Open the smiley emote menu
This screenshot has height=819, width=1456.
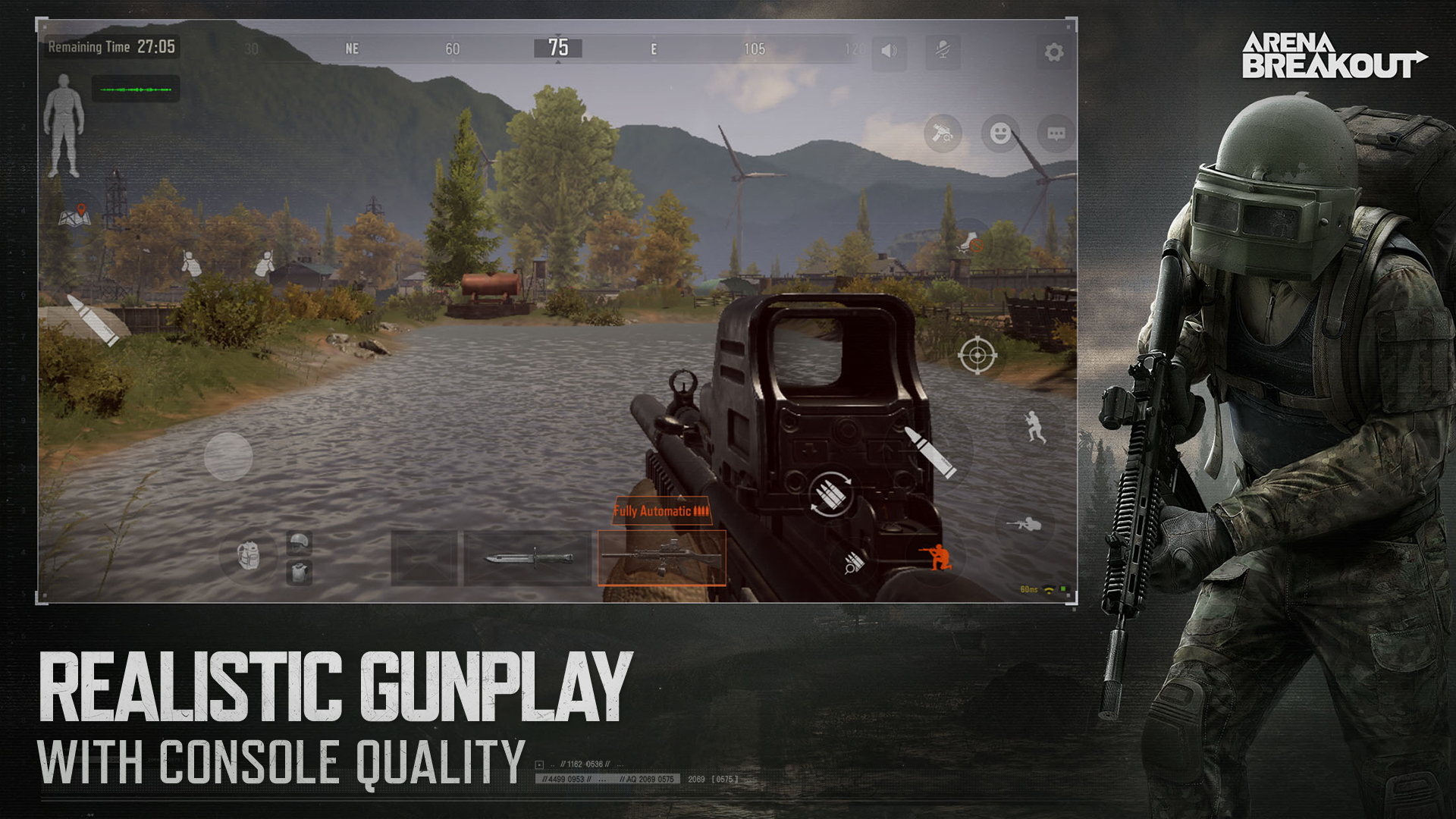point(1000,133)
